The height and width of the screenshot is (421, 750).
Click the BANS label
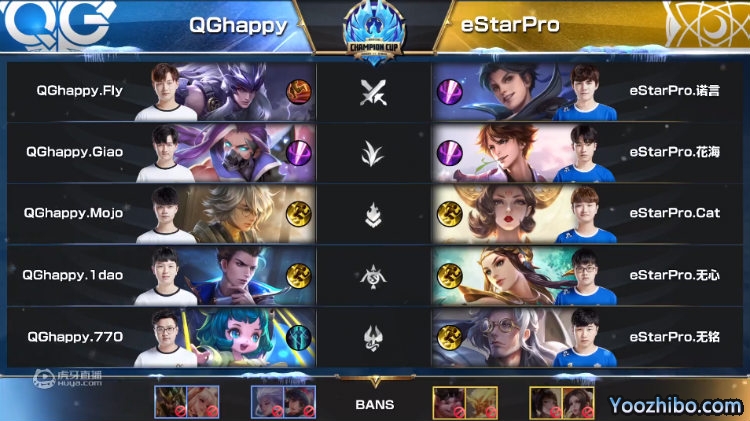point(374,405)
